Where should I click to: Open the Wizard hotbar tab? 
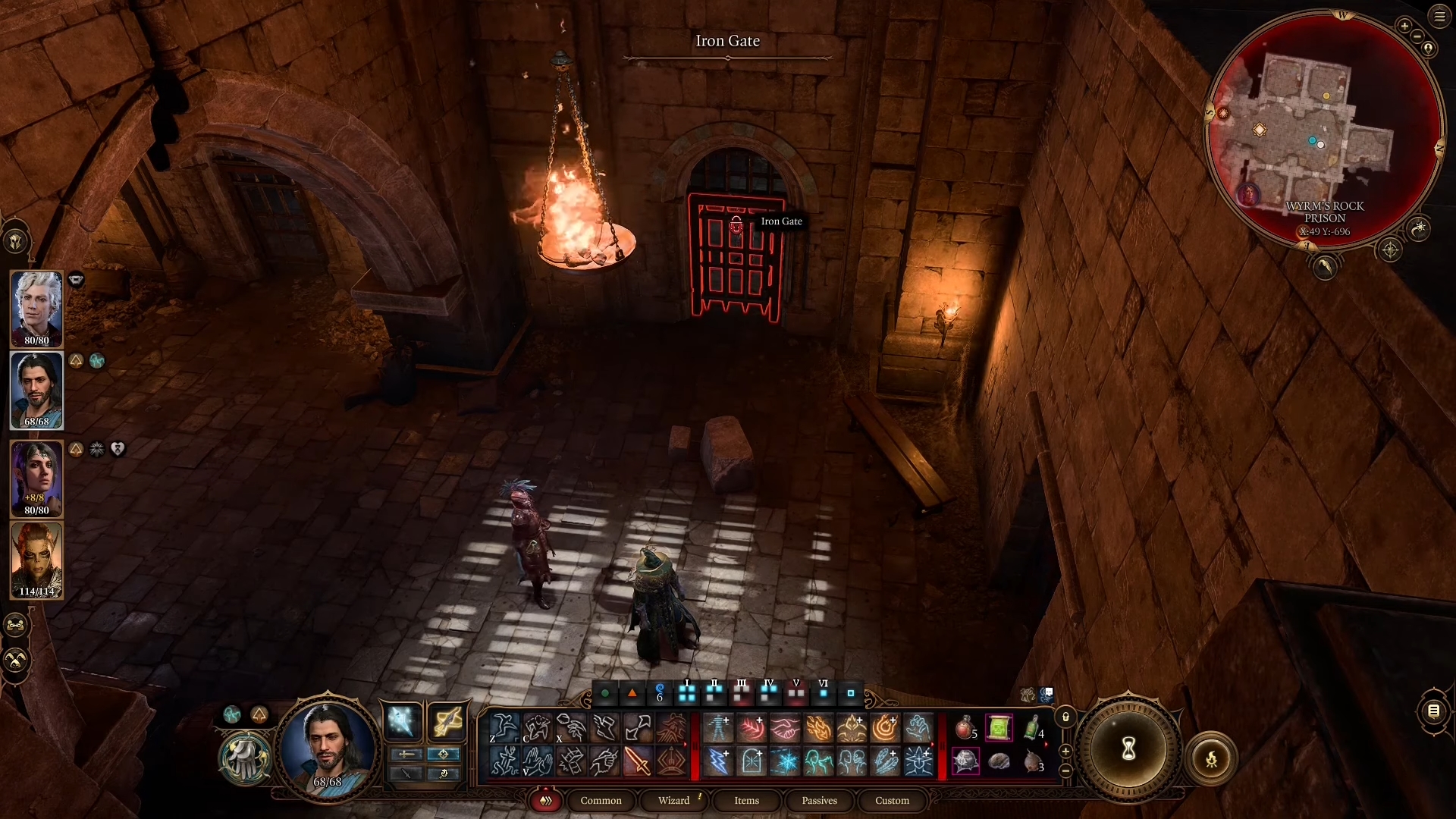673,801
